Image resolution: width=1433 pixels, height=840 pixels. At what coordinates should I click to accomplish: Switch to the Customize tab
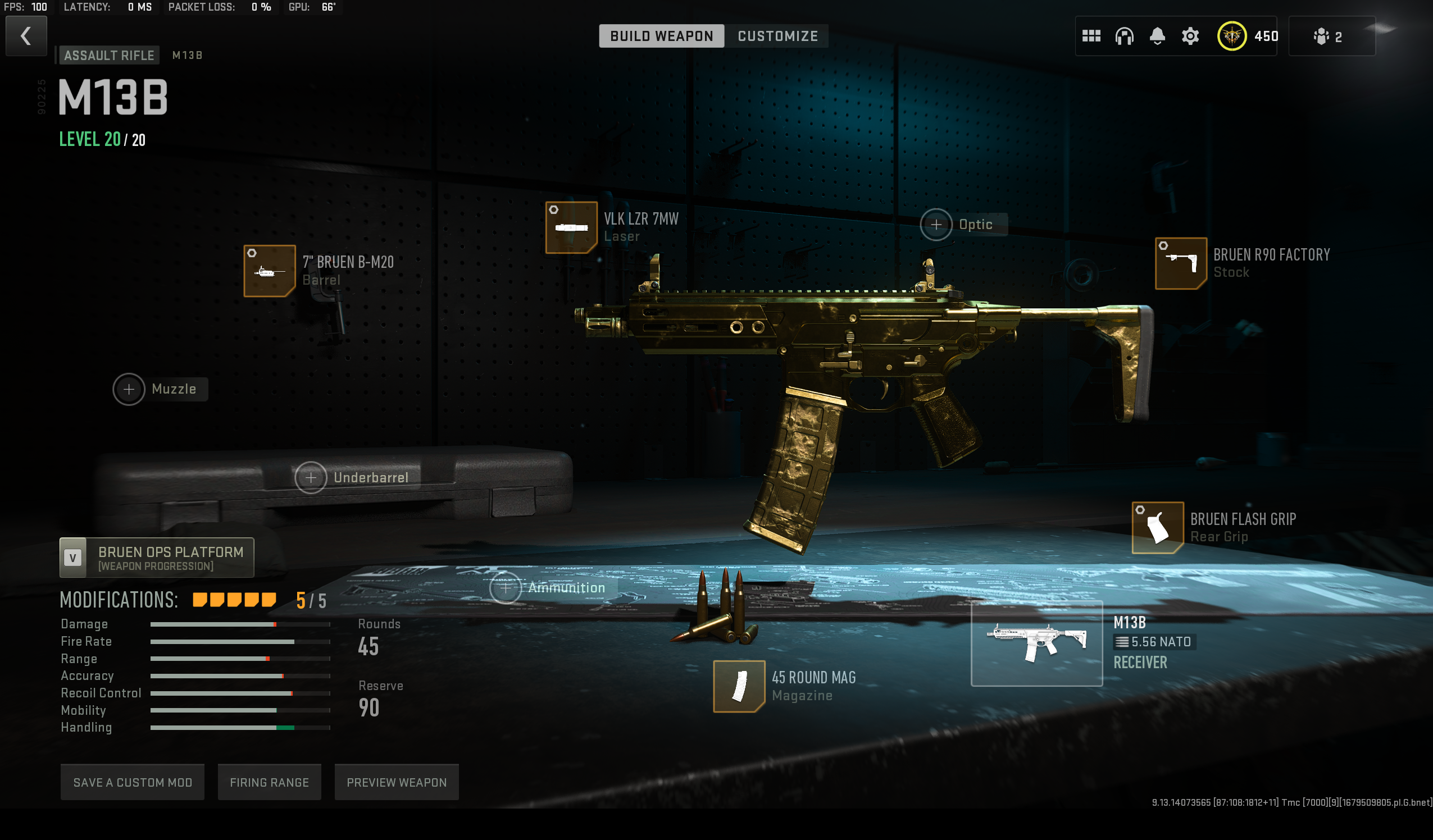(x=777, y=36)
